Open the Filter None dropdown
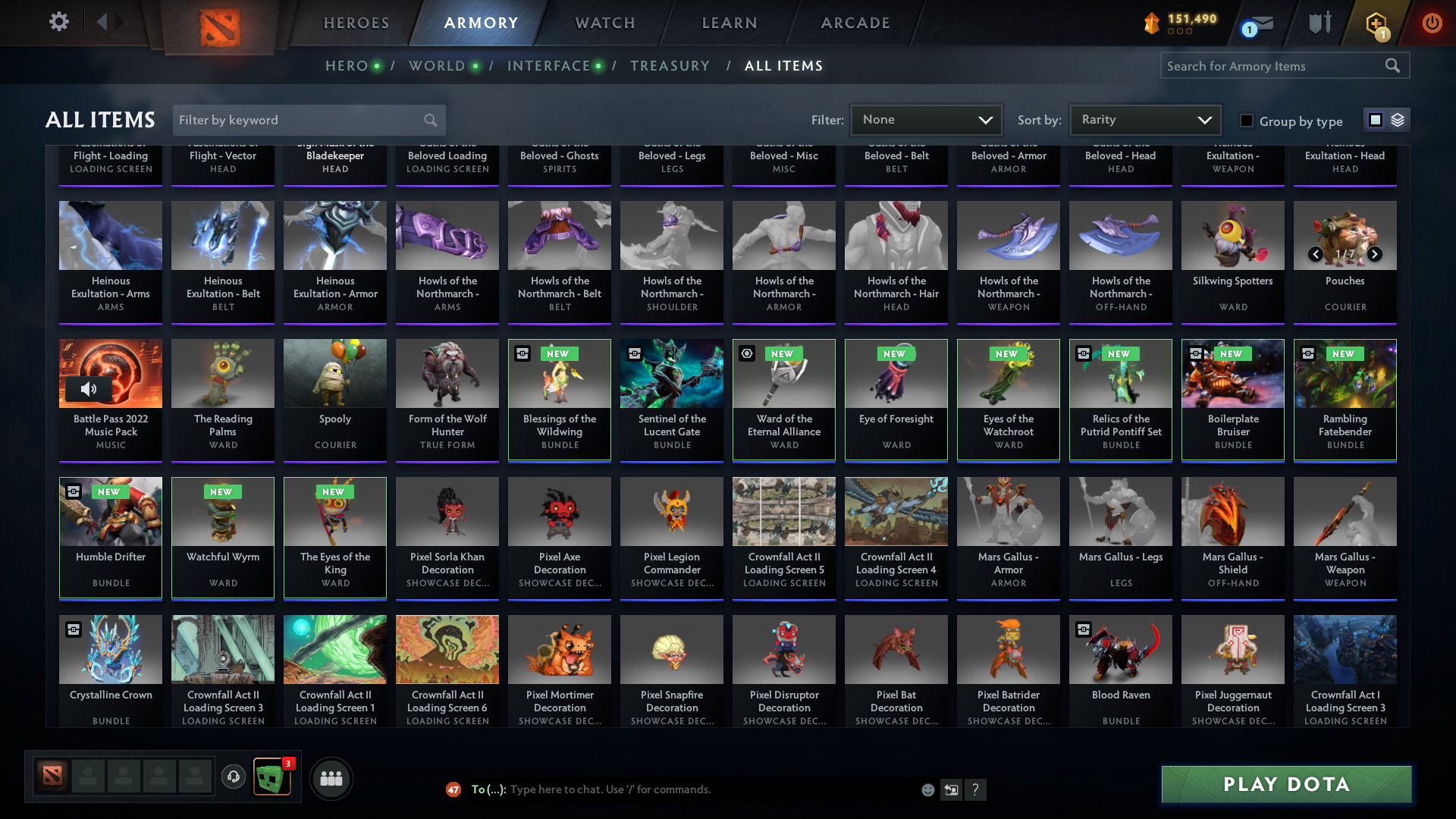The height and width of the screenshot is (819, 1456). (926, 119)
